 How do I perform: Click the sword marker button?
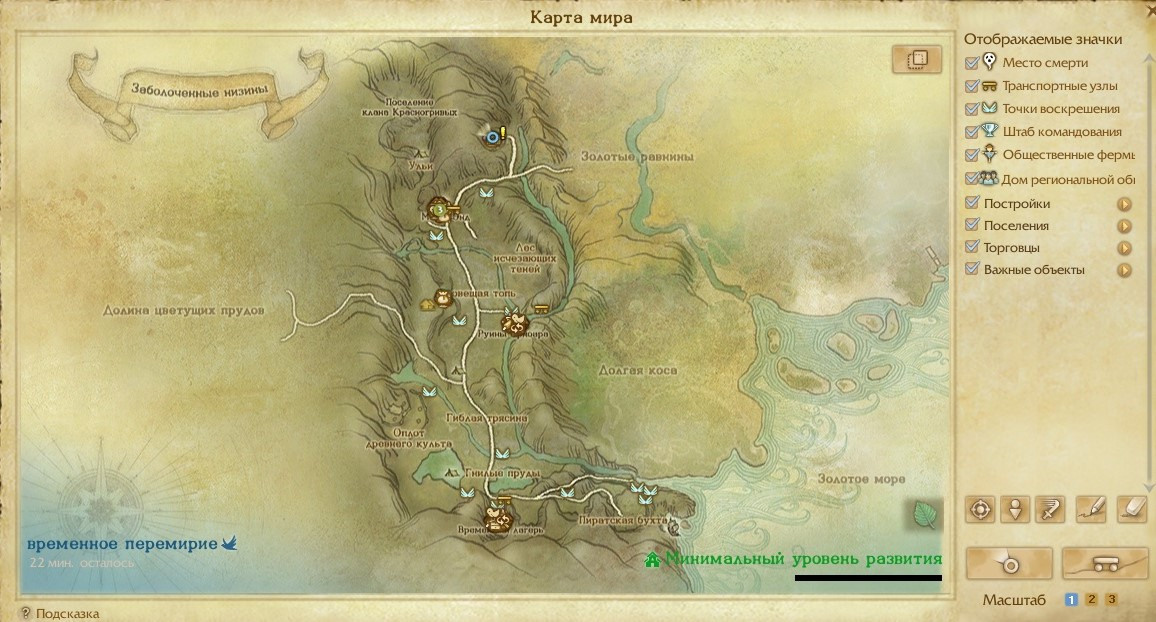click(1050, 509)
